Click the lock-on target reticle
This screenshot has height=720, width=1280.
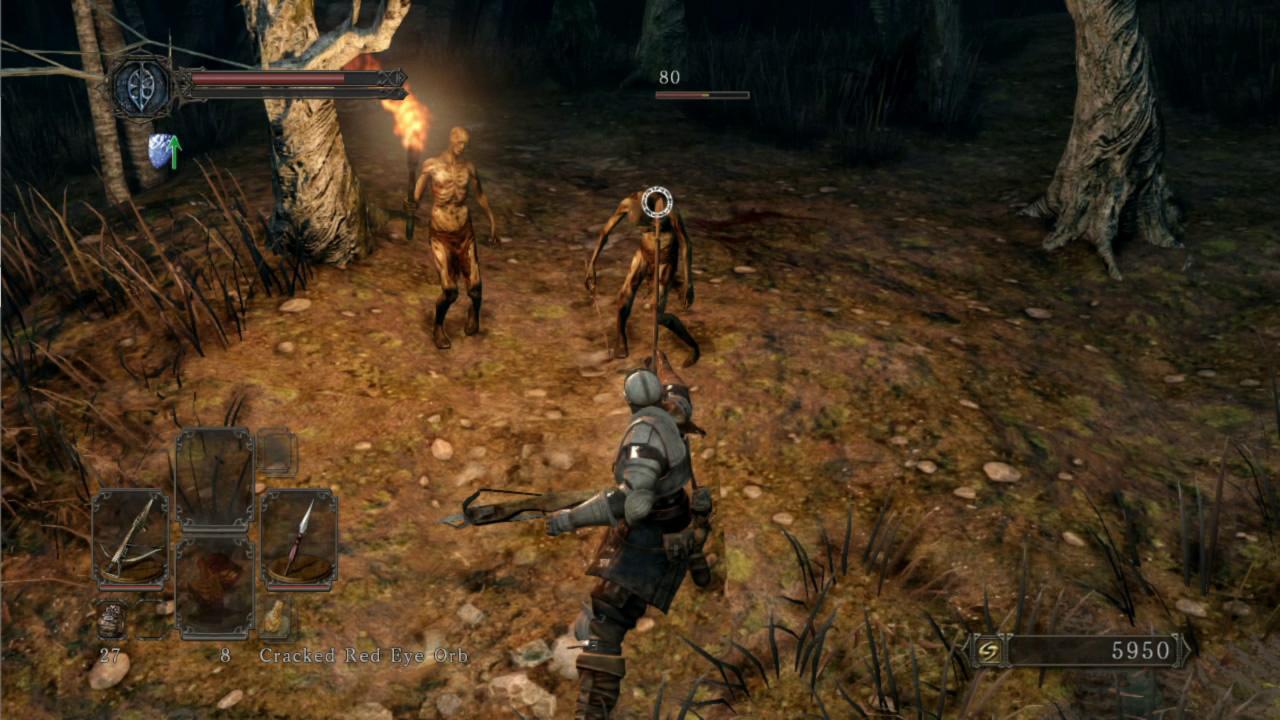pos(656,203)
